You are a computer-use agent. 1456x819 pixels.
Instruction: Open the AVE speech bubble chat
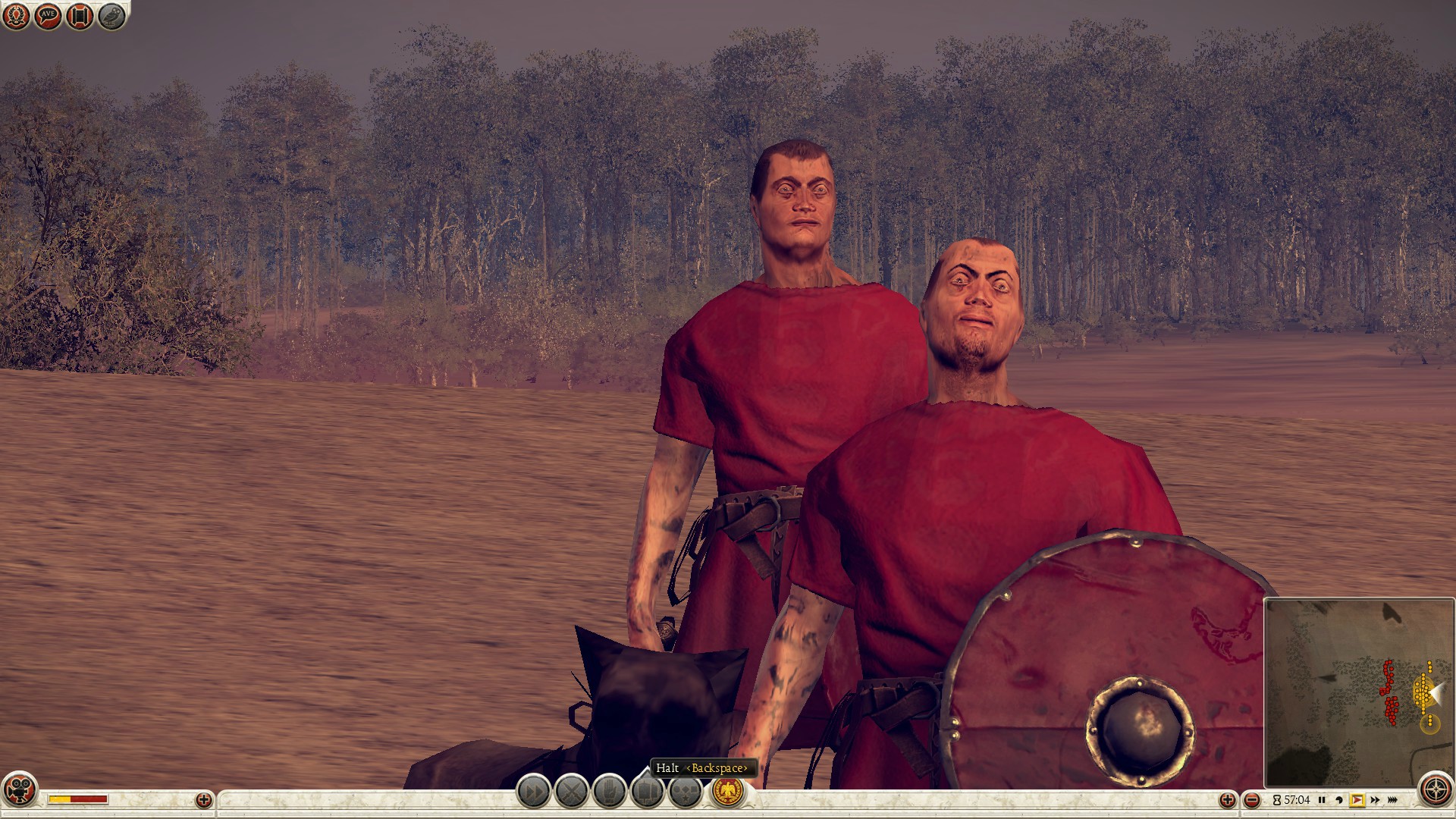(48, 16)
